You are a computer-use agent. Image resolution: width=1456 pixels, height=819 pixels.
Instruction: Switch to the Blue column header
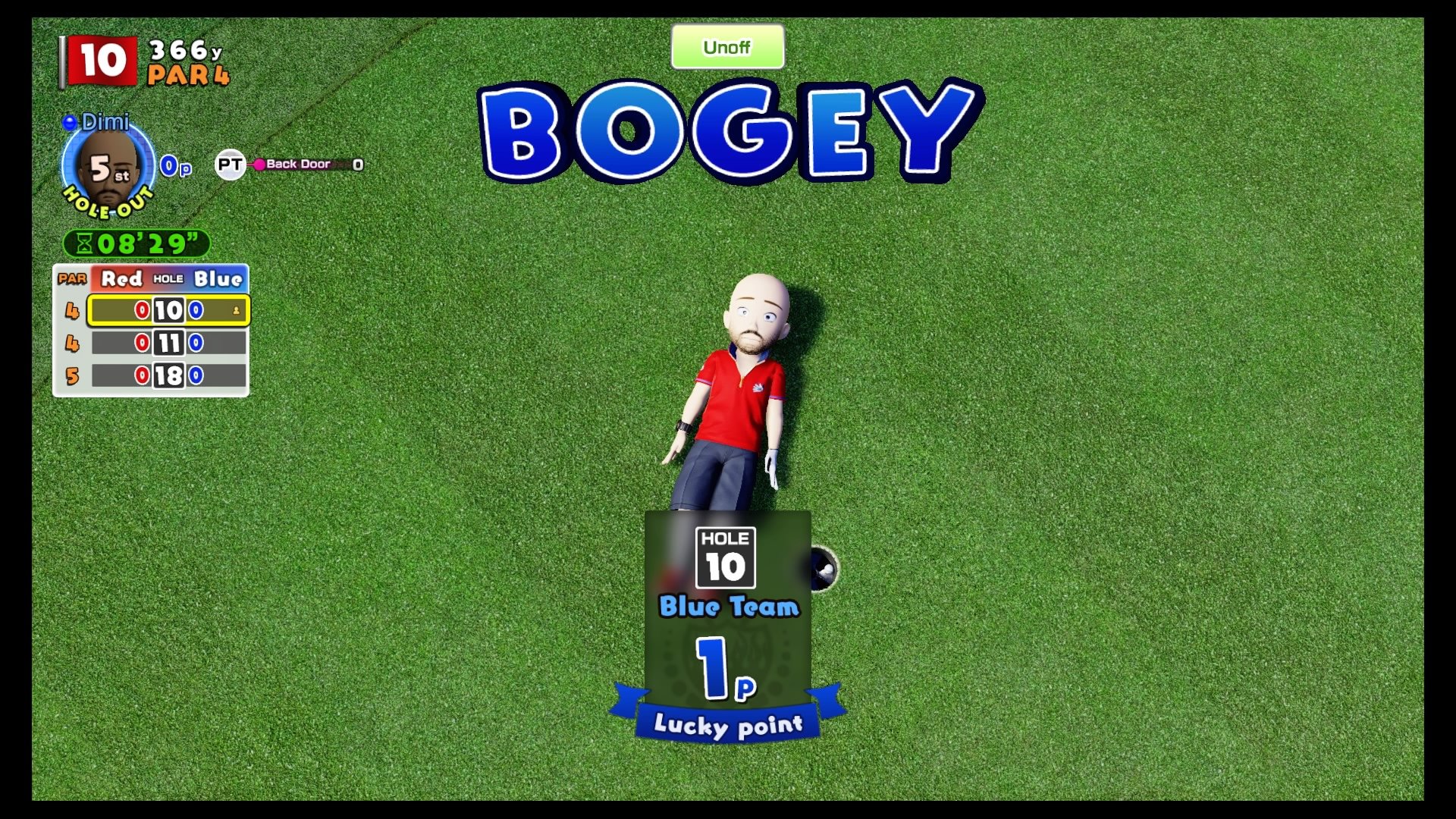[x=218, y=279]
